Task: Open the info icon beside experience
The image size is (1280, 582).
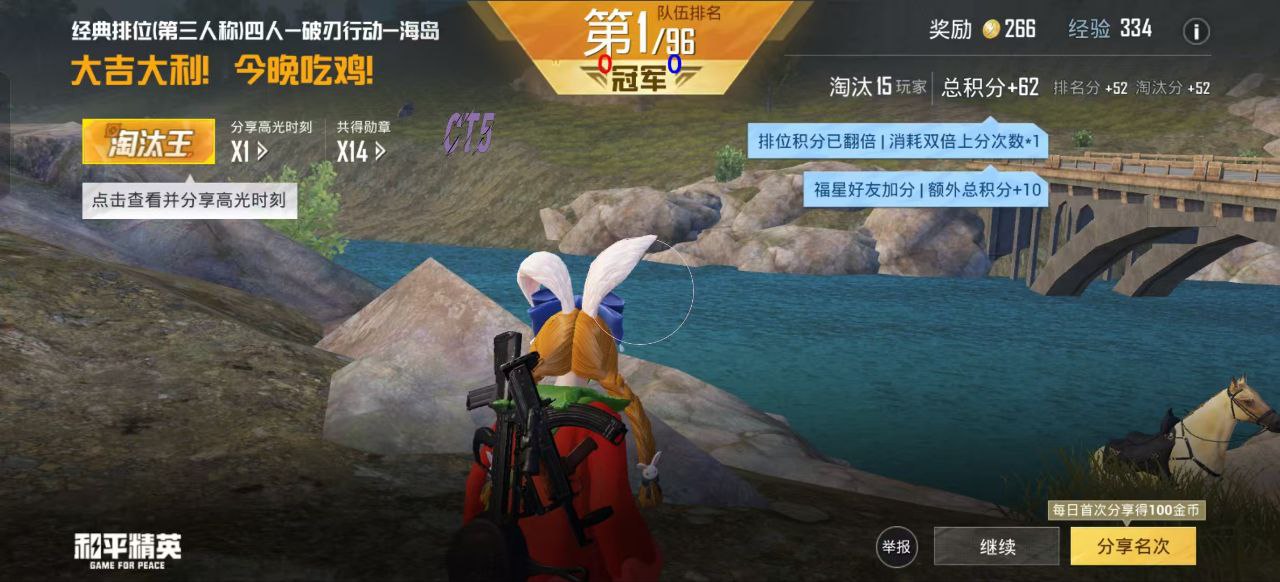Action: point(1196,31)
